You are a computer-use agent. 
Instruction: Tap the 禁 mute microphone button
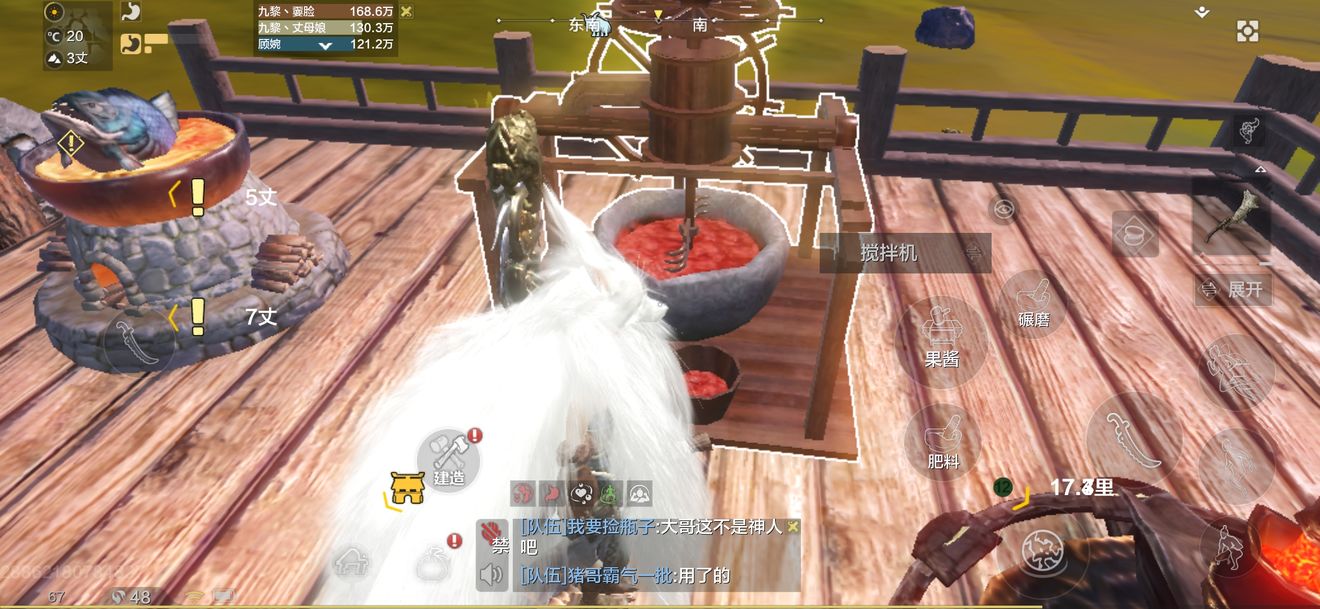click(492, 537)
